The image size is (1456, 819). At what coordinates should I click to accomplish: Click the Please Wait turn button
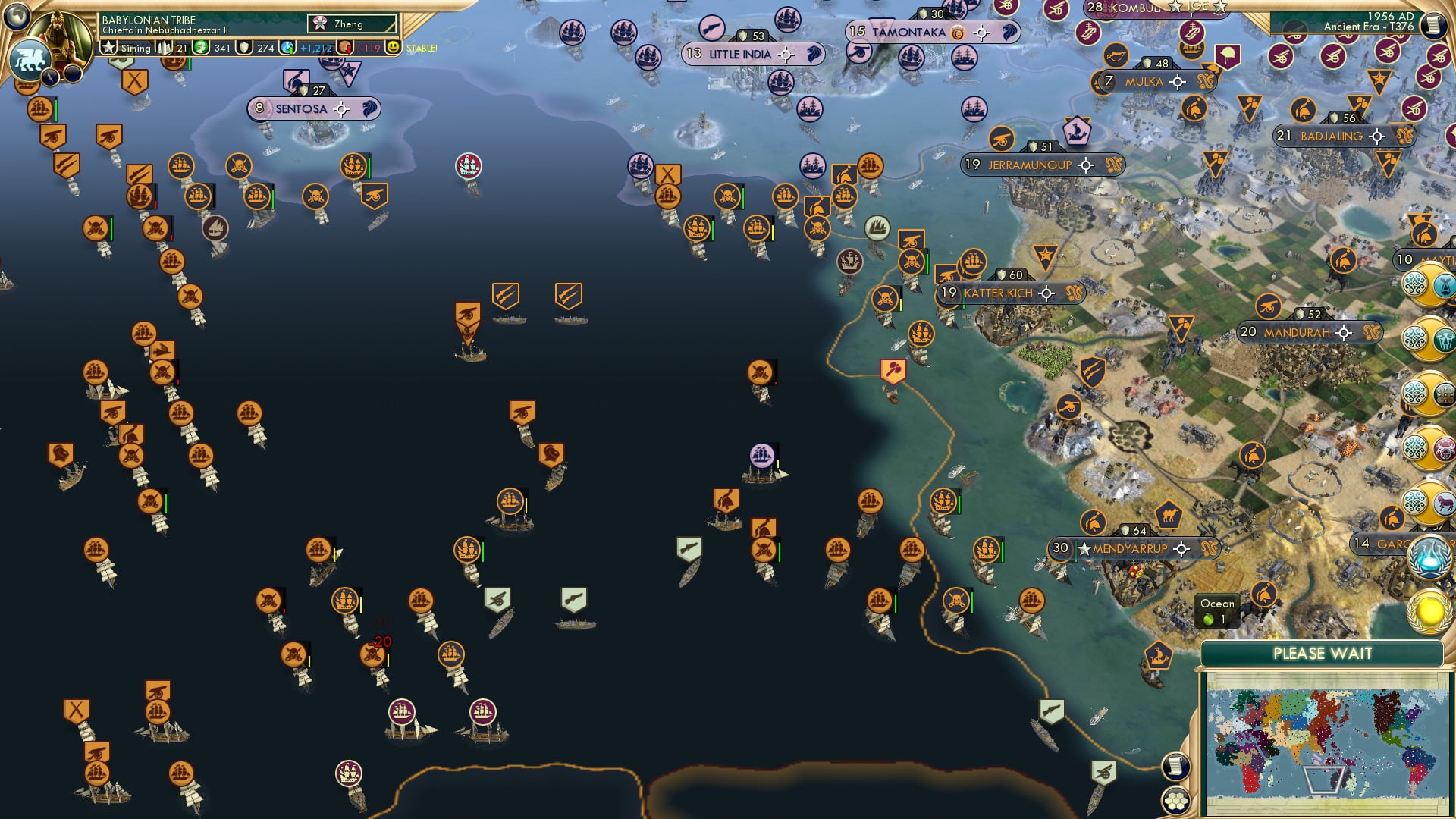point(1322,654)
